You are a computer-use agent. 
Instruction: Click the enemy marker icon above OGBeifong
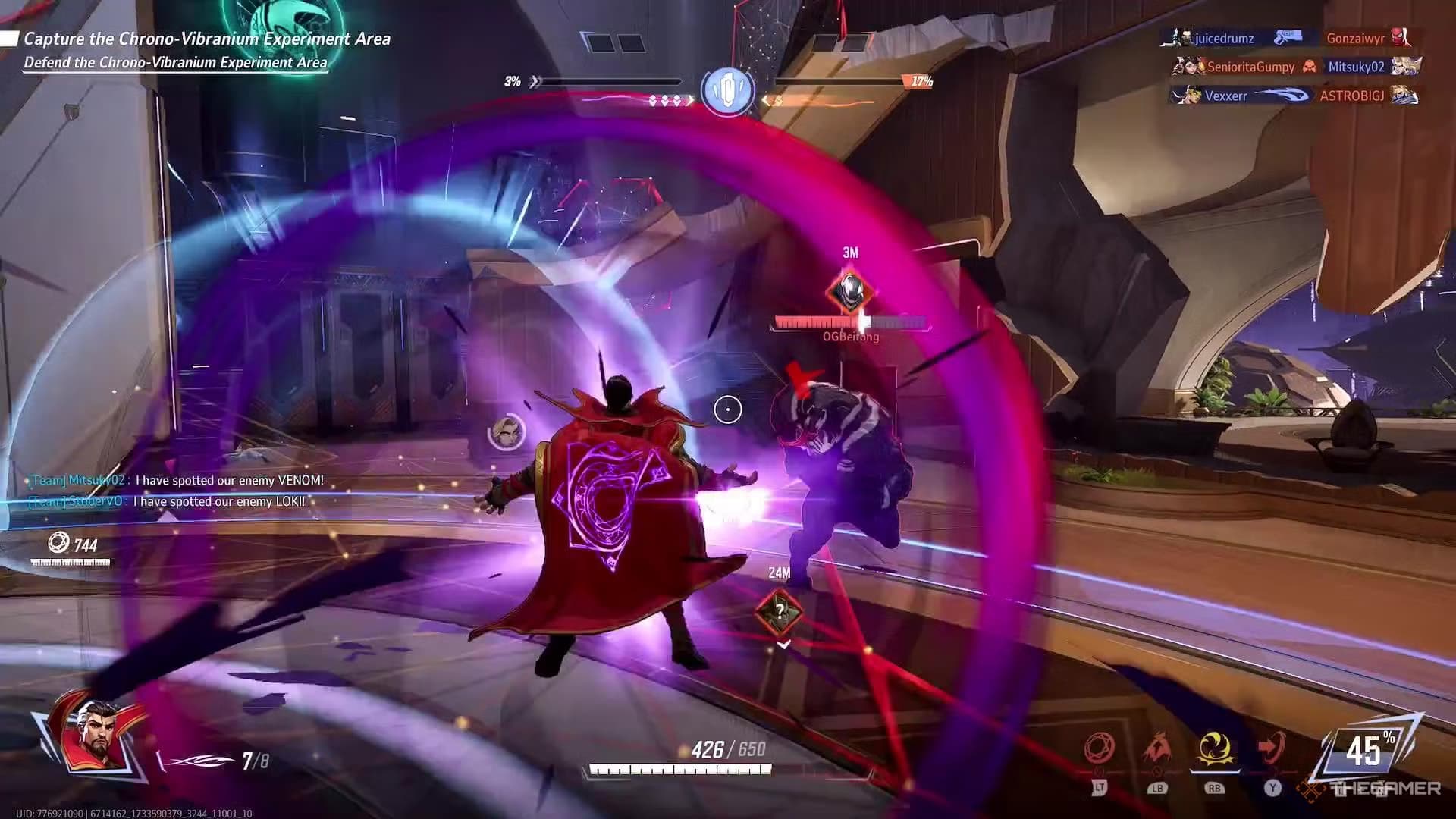click(x=850, y=290)
